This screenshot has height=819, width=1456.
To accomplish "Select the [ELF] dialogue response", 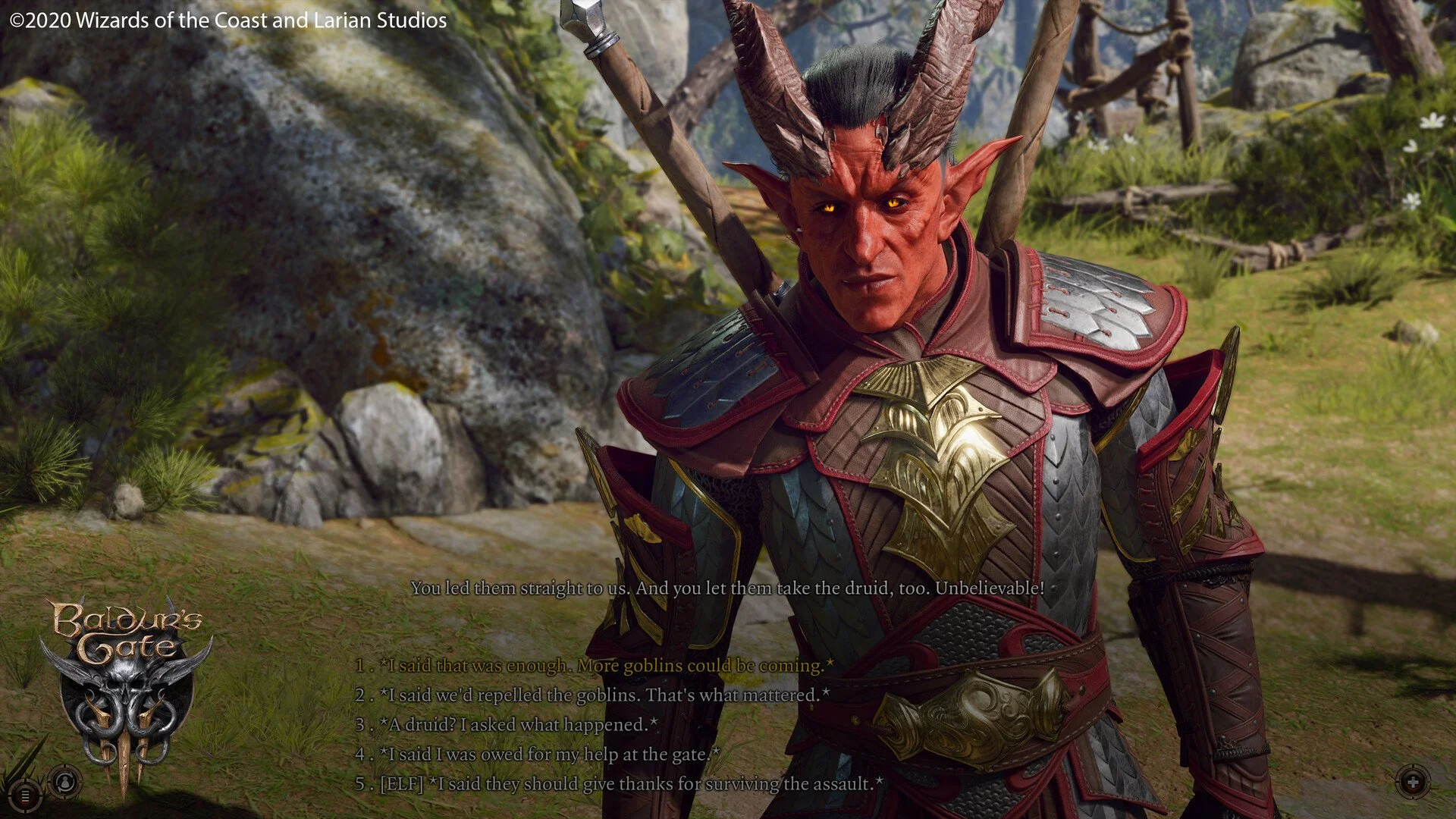I will point(629,784).
